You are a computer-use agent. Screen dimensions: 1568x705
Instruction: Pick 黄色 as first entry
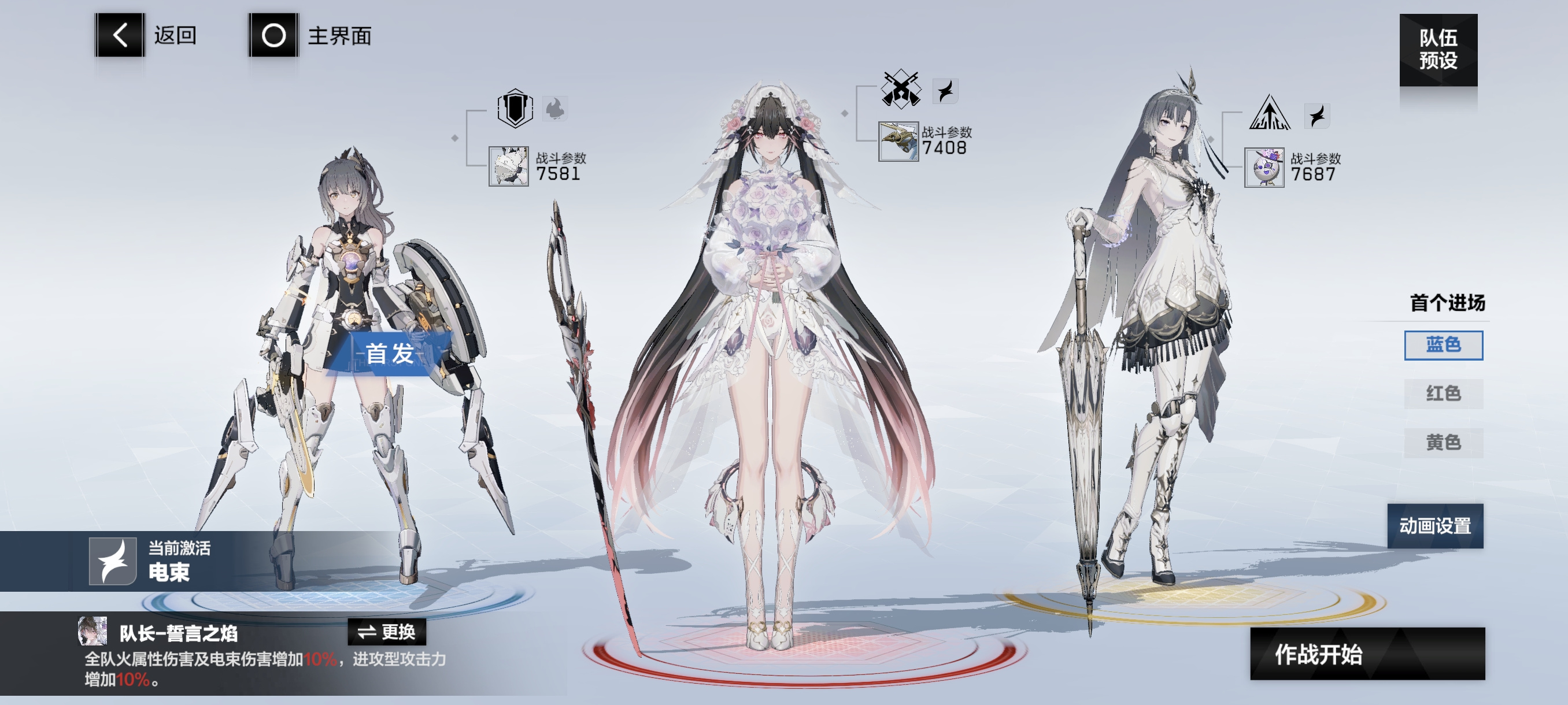click(x=1443, y=442)
